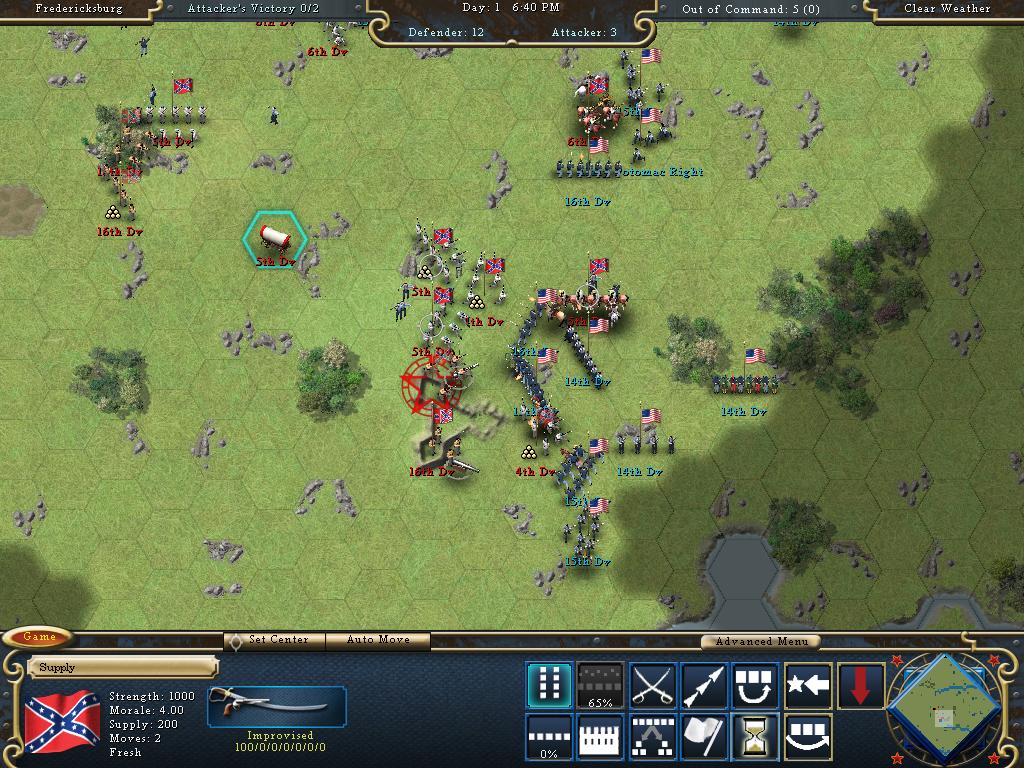Click the star with left arrow icon

click(808, 685)
